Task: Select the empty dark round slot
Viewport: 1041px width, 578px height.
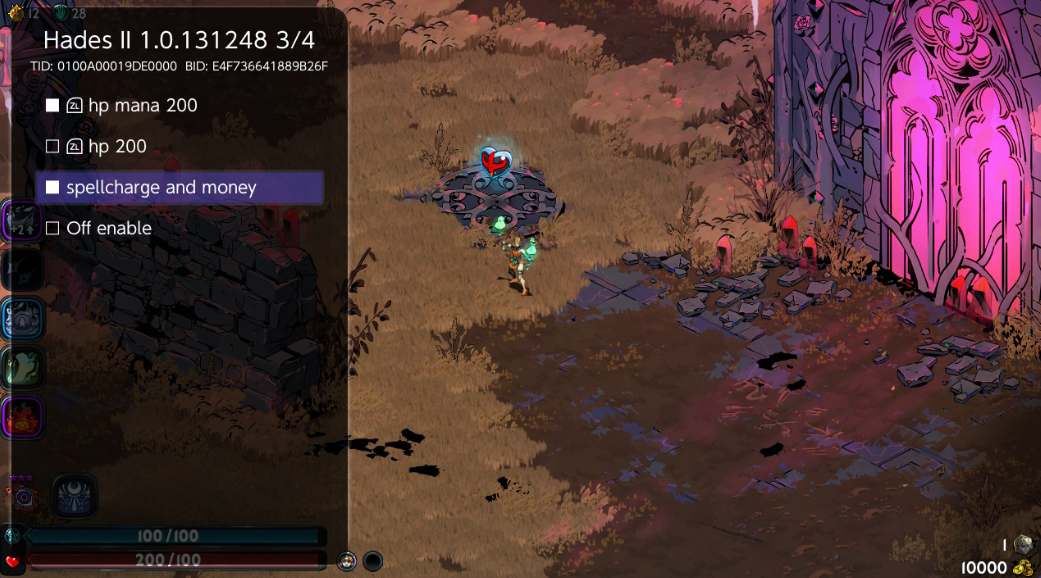Action: point(372,561)
